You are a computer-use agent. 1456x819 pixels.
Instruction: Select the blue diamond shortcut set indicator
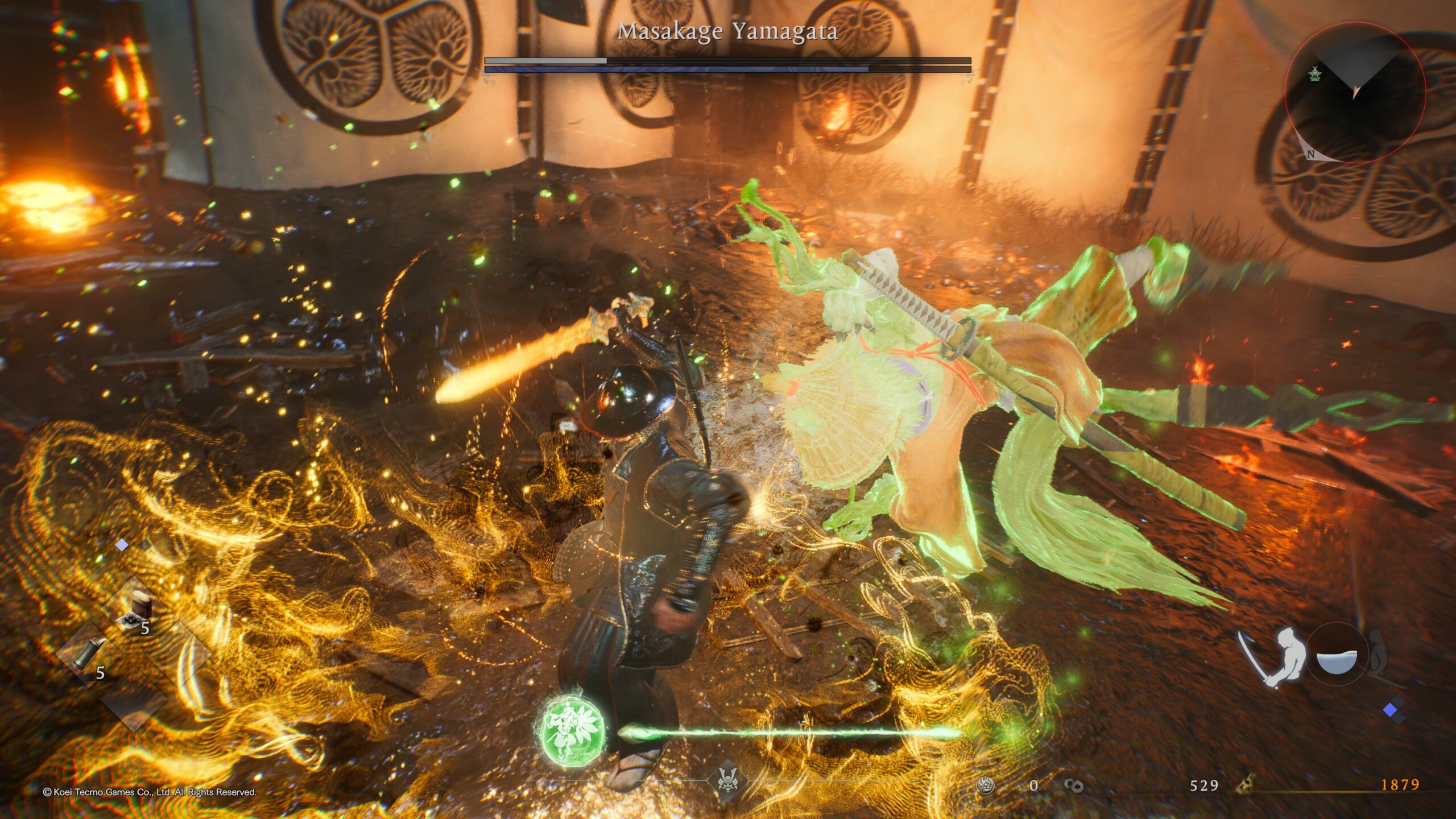(1391, 710)
